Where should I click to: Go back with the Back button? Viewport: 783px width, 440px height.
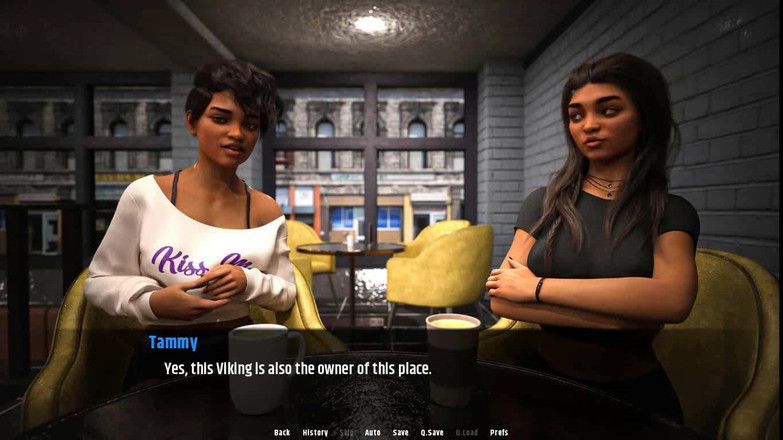point(282,433)
